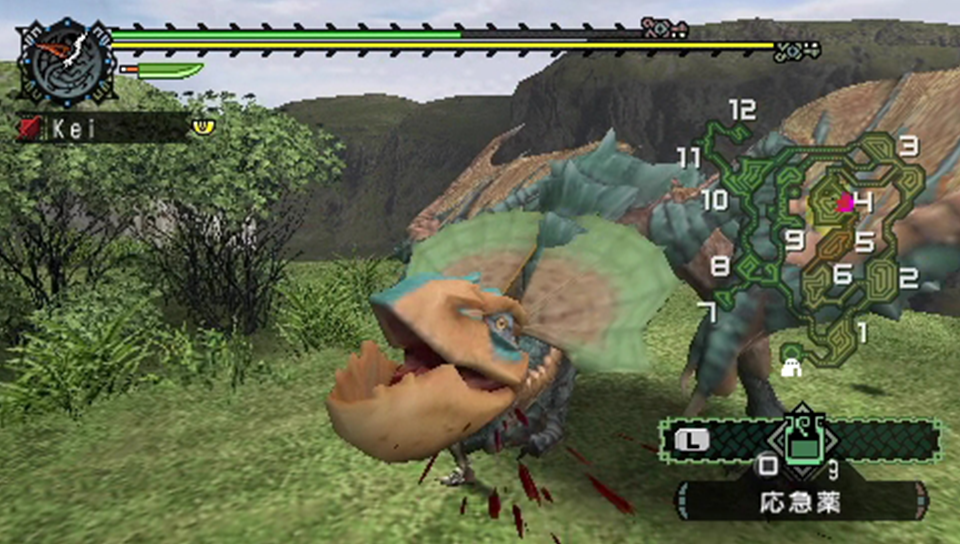Viewport: 960px width, 544px height.
Task: Pick area 3 on the map
Action: click(908, 146)
